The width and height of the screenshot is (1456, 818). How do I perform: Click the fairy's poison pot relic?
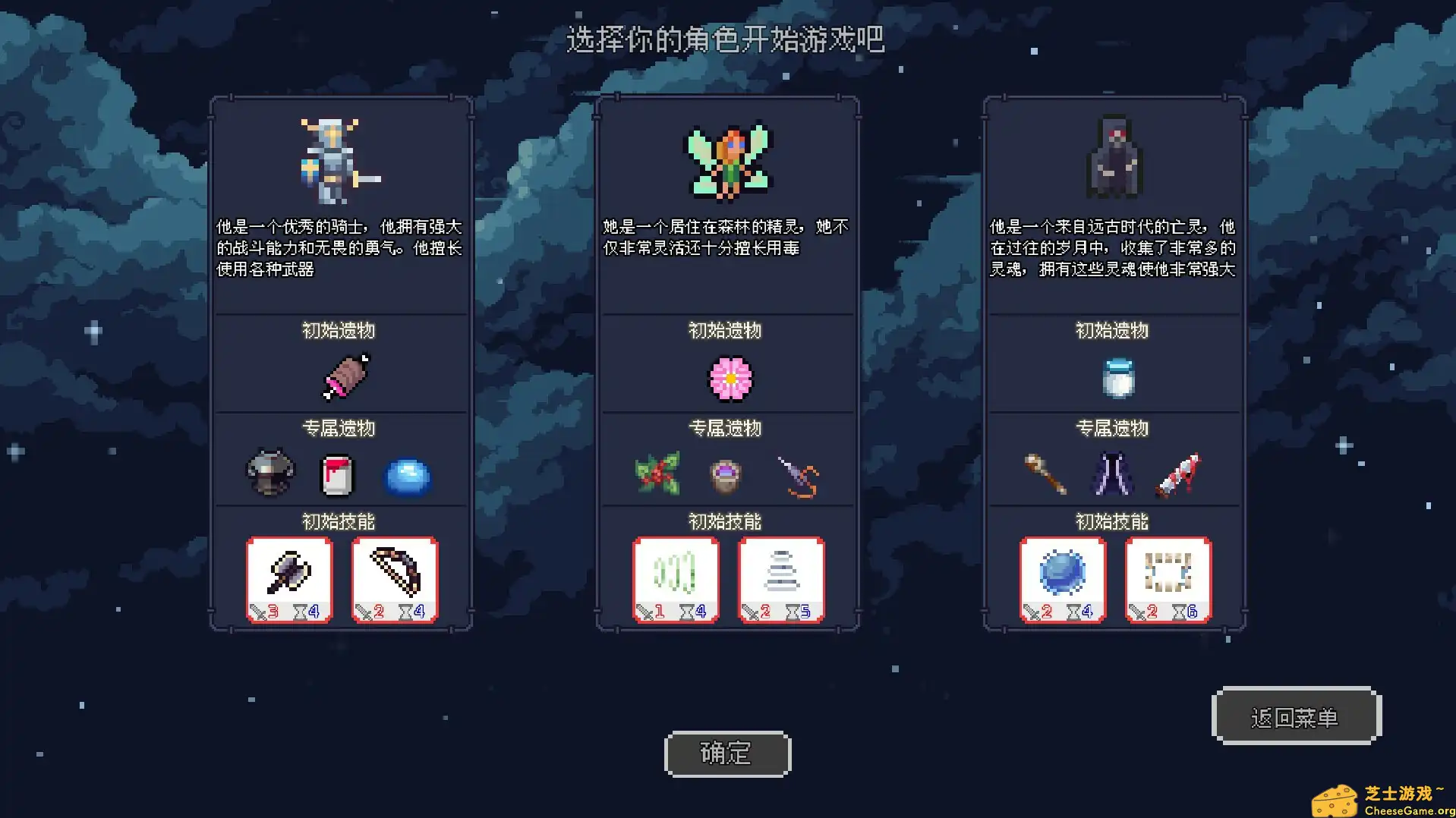click(x=725, y=476)
